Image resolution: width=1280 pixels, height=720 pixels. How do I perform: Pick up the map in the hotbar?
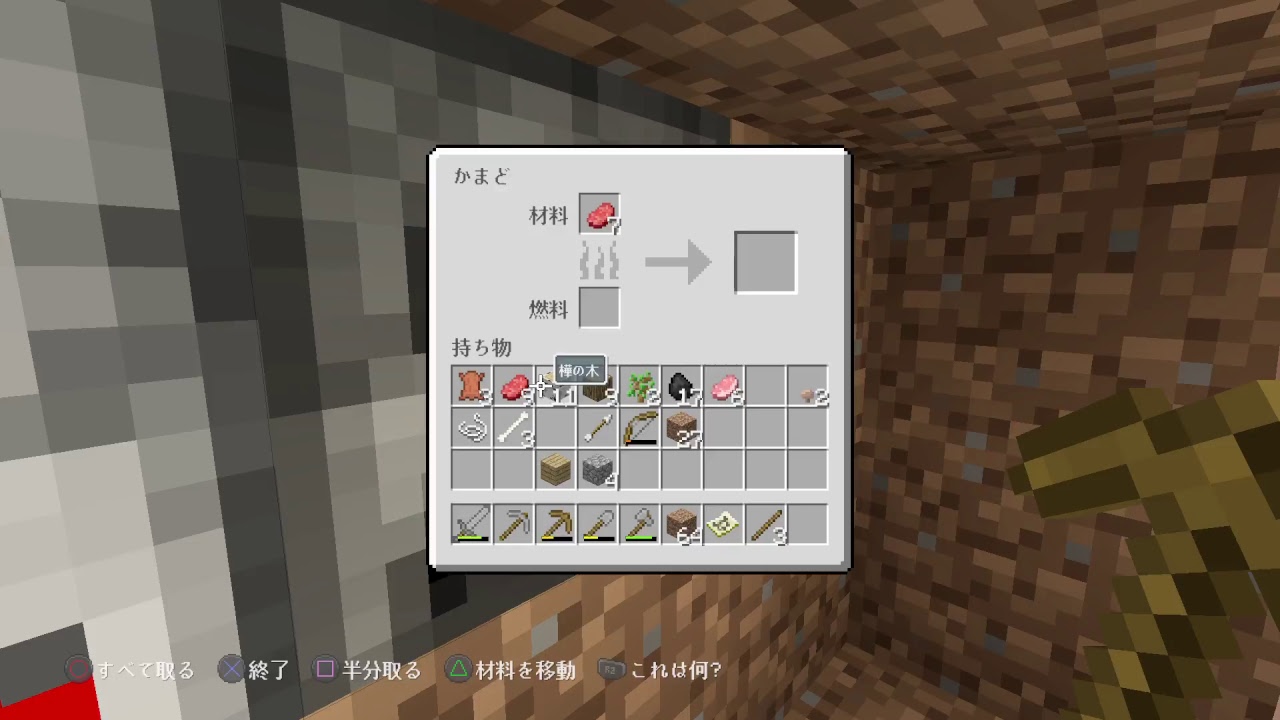[x=725, y=522]
